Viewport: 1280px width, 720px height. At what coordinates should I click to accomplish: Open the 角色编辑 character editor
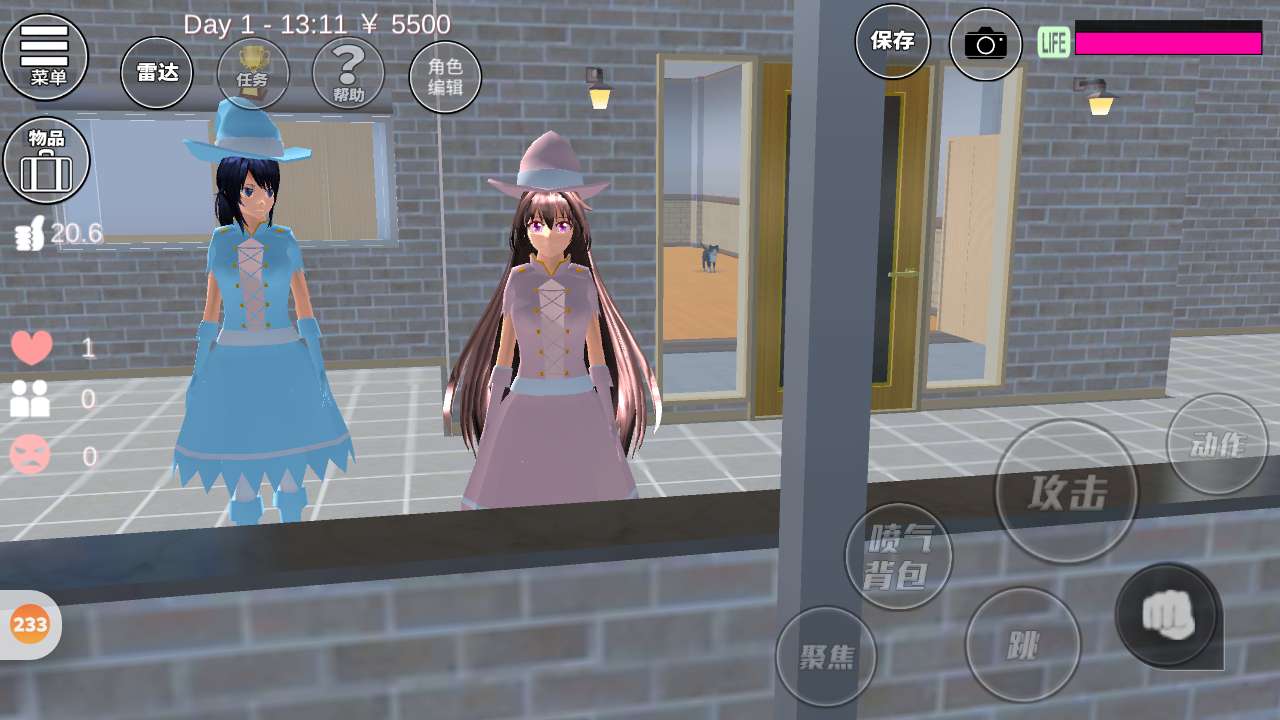click(445, 77)
